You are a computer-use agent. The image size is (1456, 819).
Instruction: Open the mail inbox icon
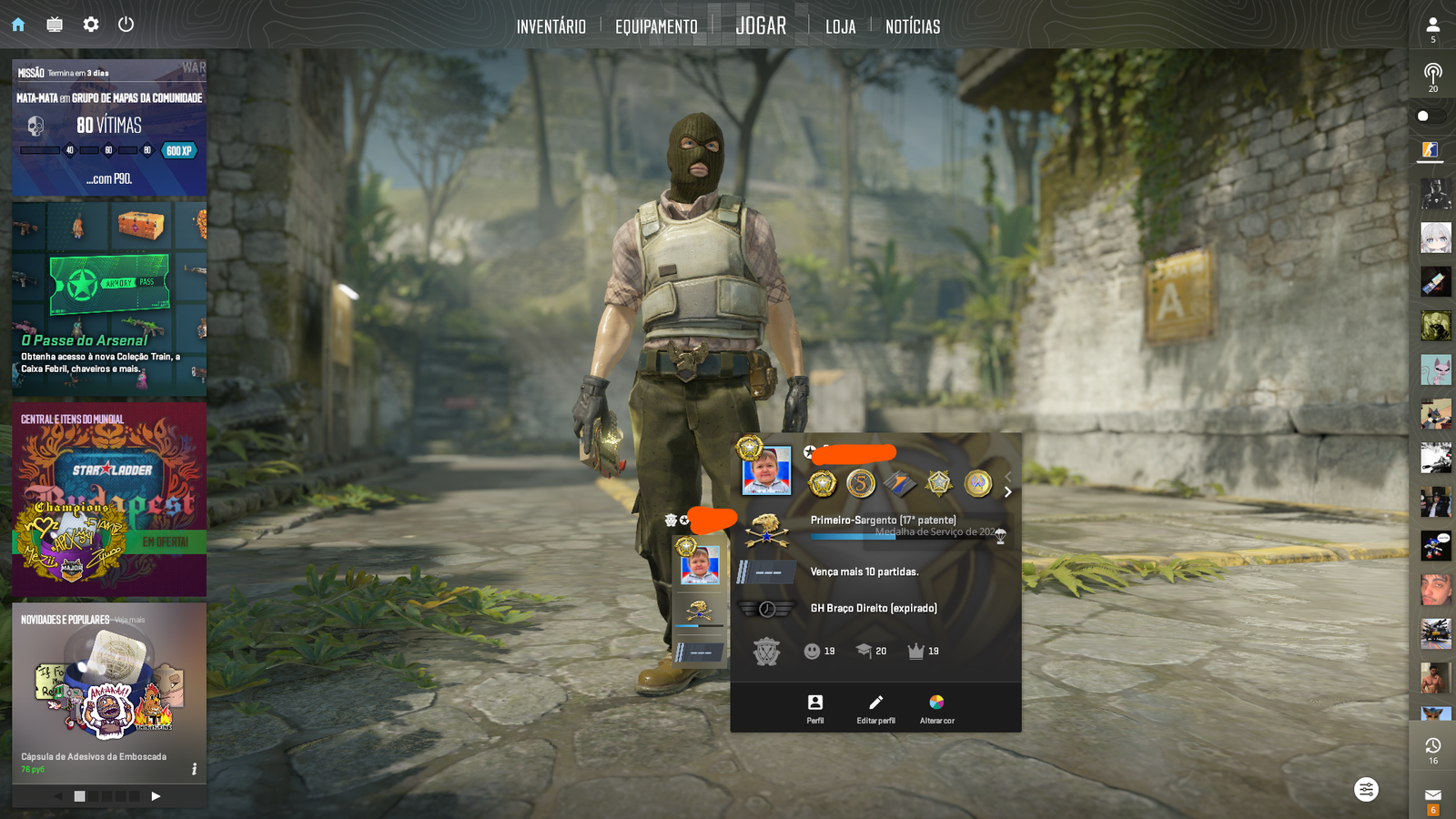pos(1432,795)
